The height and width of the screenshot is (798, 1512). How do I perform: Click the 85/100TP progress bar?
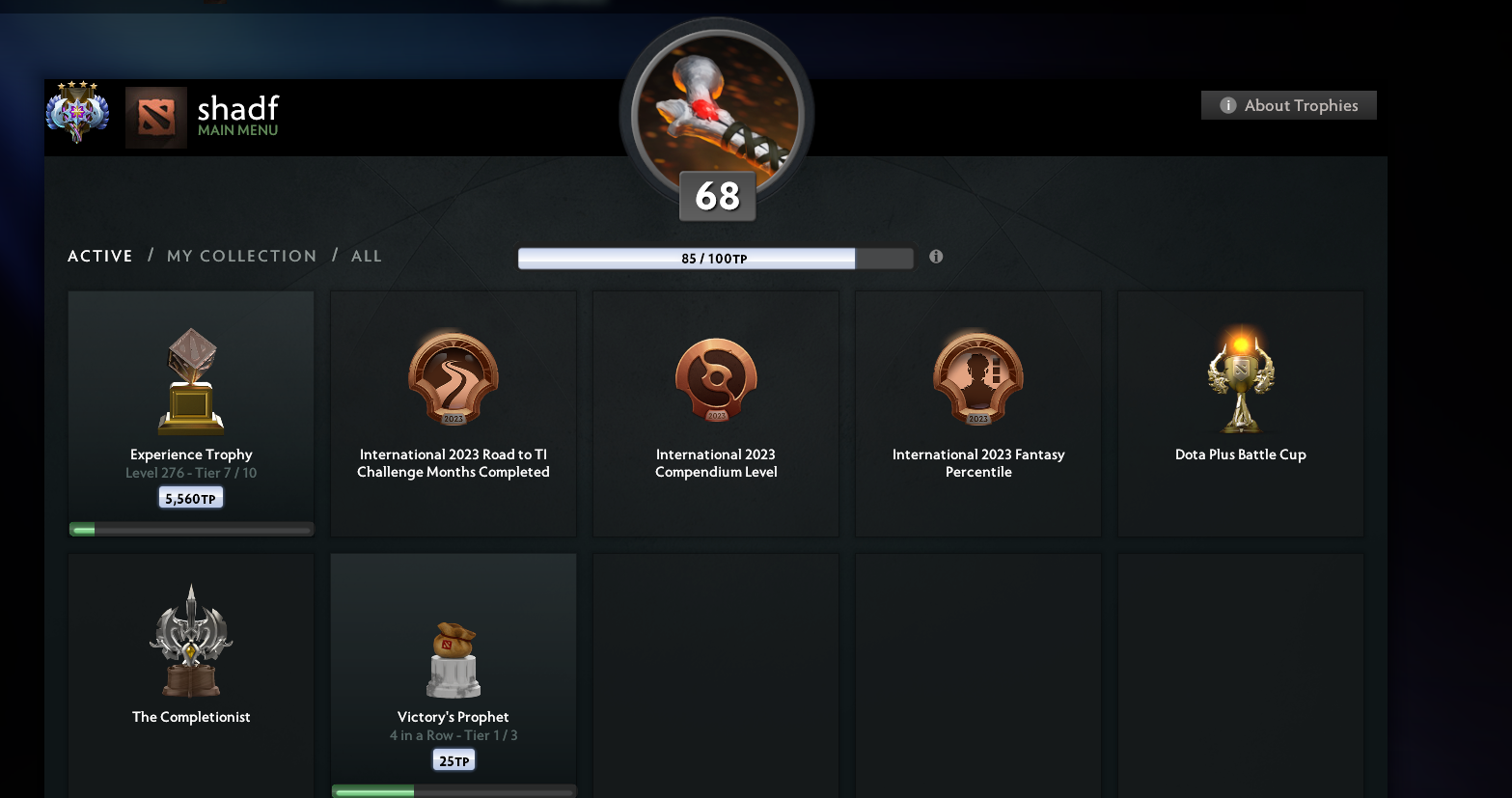715,258
